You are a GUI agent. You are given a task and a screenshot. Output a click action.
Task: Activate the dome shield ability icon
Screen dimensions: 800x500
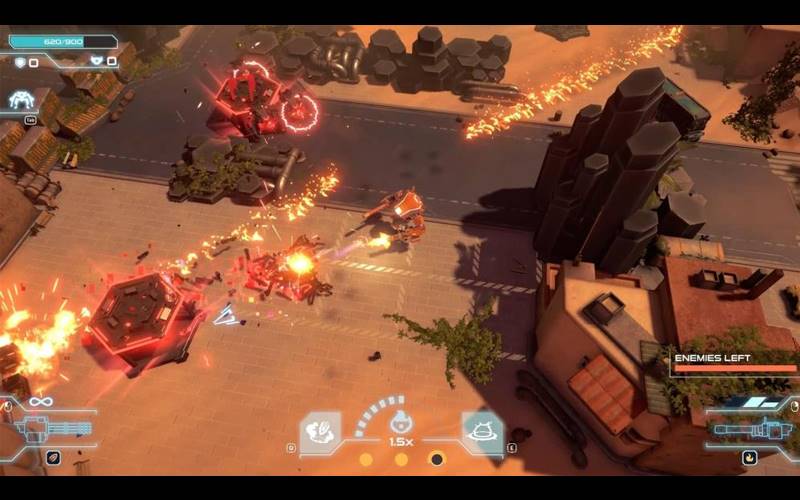pyautogui.click(x=482, y=432)
